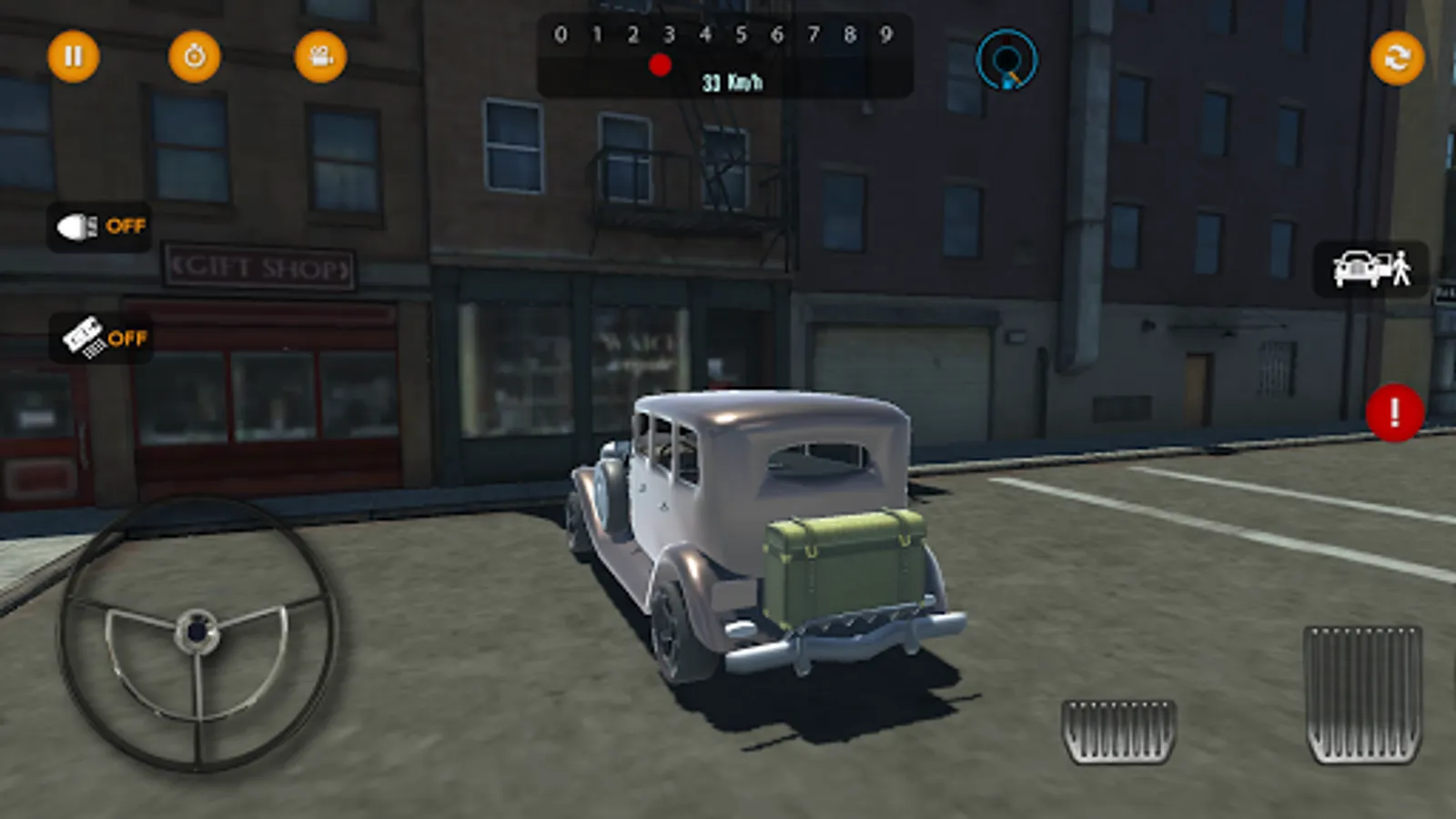Switch camera view with the camera button
This screenshot has width=1456, height=819.
click(320, 56)
